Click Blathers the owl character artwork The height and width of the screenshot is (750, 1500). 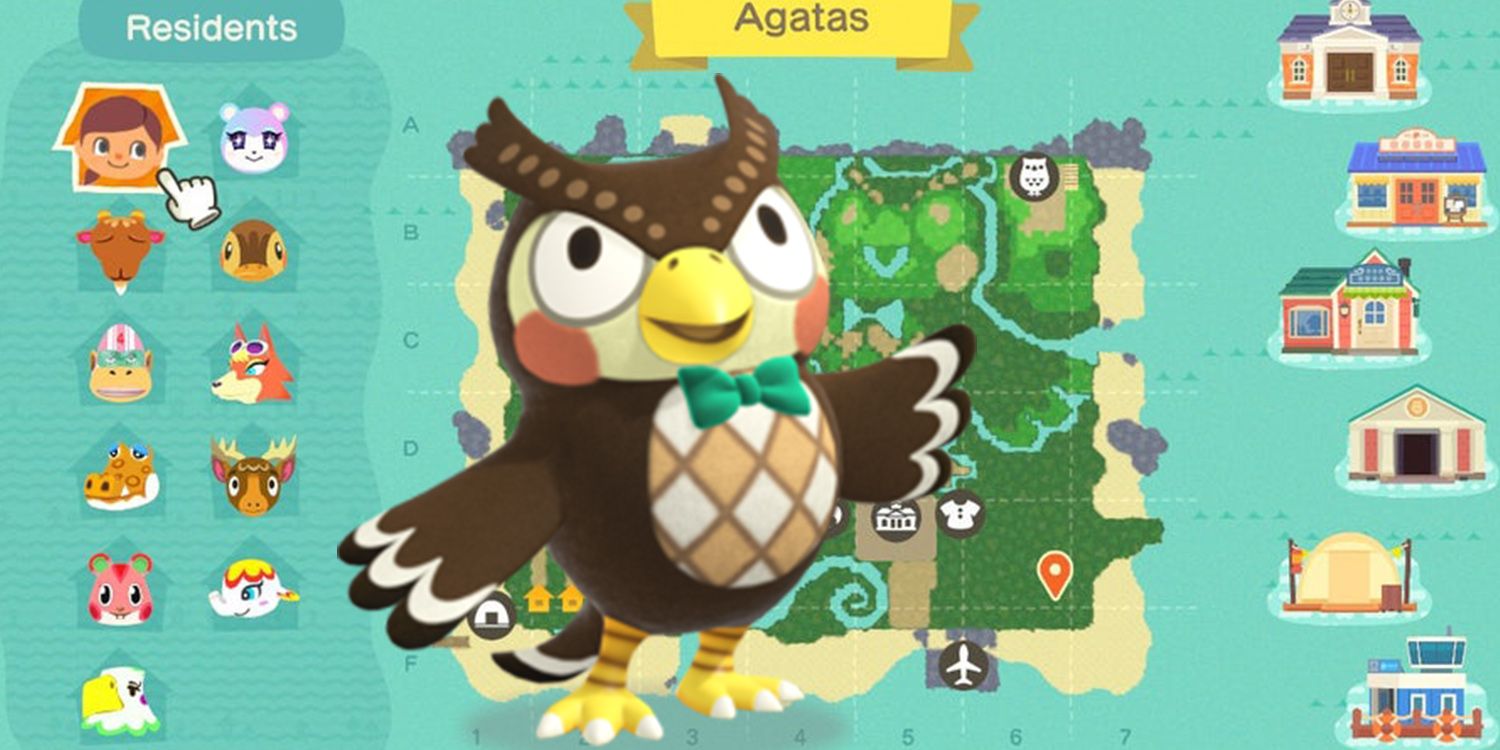point(700,400)
